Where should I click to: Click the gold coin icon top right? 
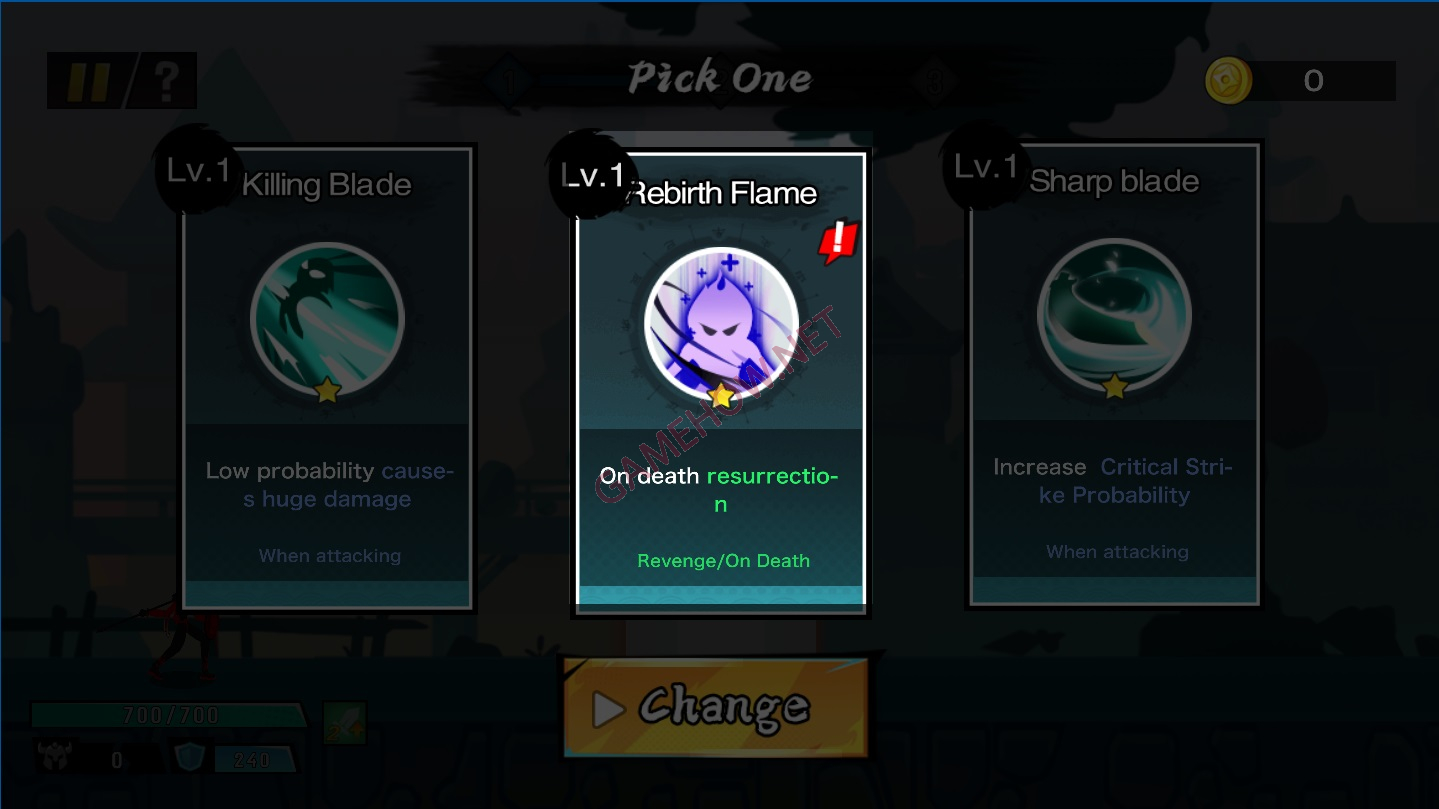[1228, 81]
